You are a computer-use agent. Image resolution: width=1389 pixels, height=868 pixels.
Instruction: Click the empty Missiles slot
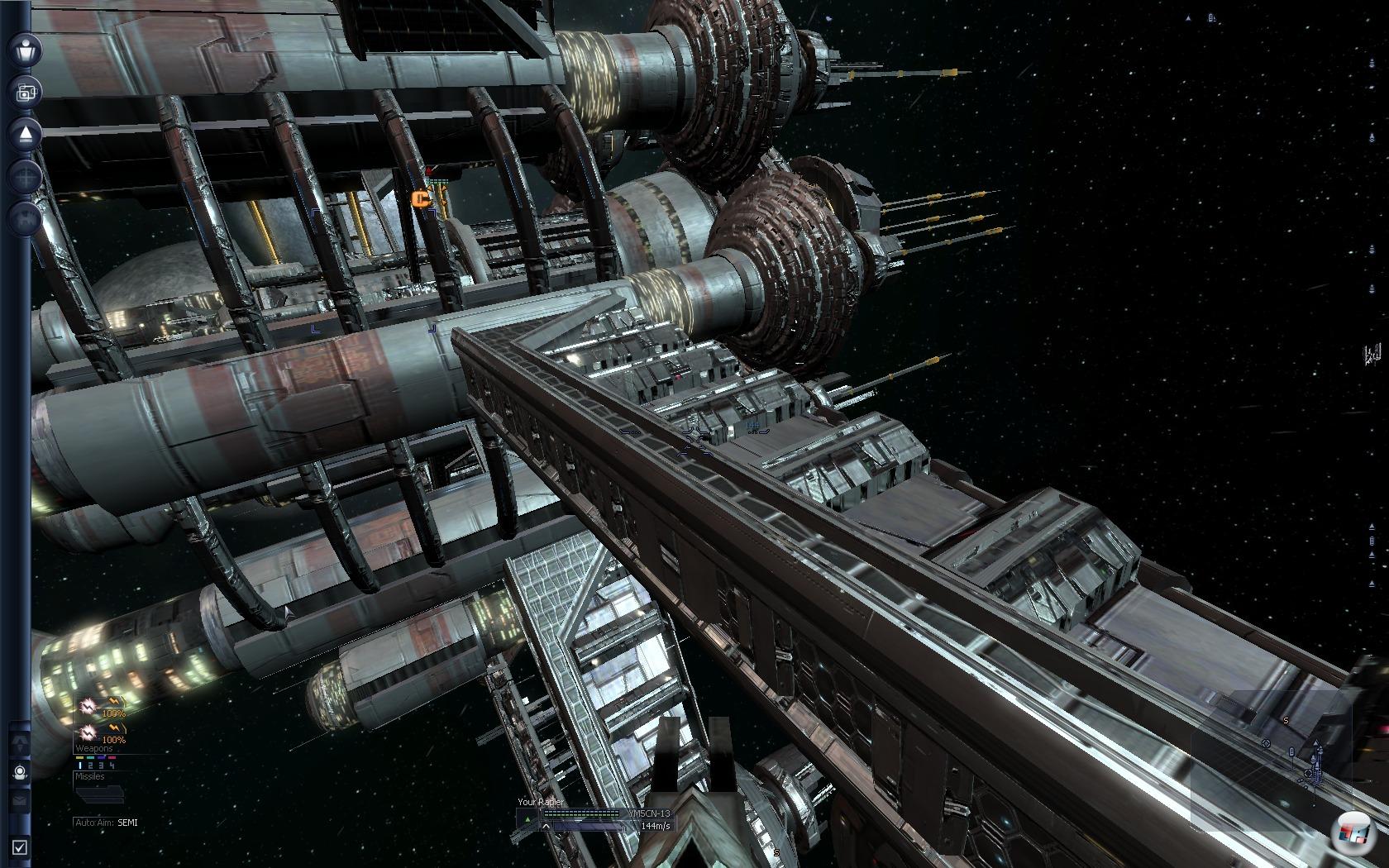pyautogui.click(x=99, y=794)
